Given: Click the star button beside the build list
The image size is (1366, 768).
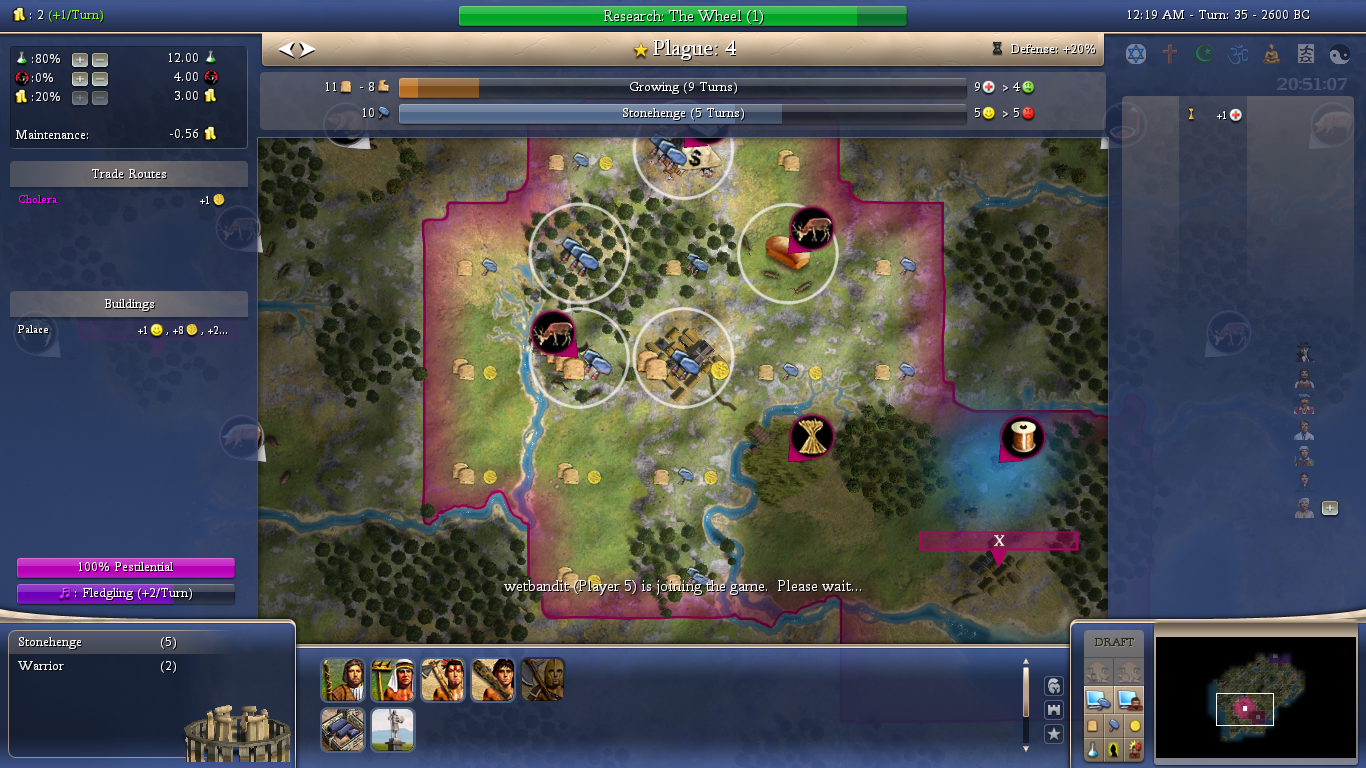Looking at the screenshot, I should (1053, 735).
